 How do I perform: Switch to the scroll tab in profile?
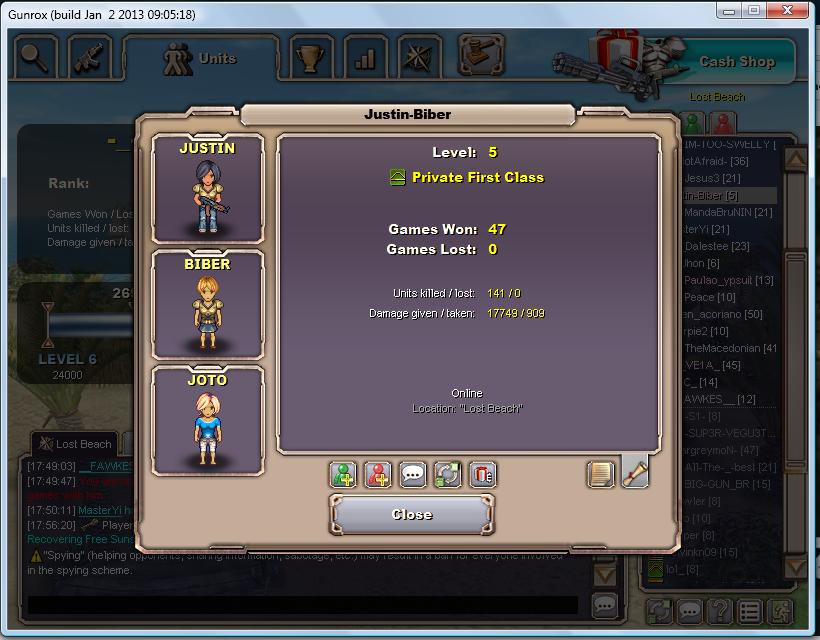635,473
